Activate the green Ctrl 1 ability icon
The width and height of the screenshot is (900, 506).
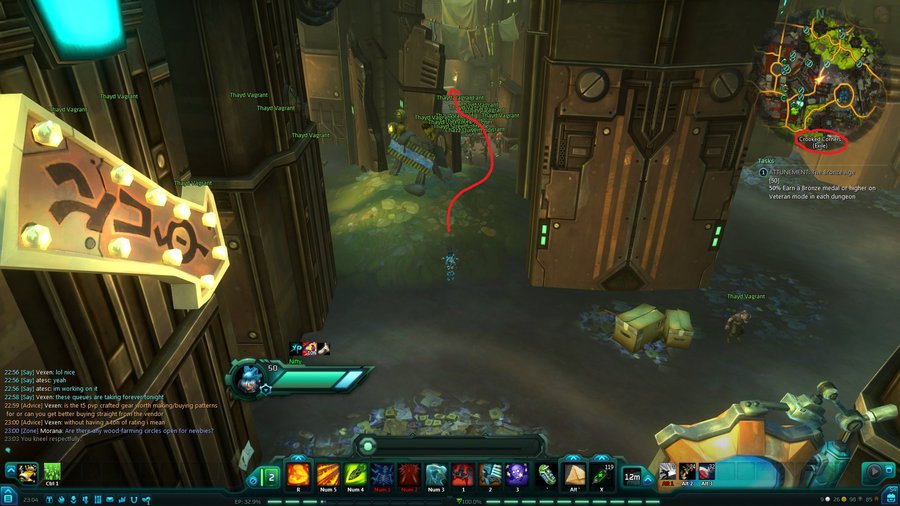point(52,471)
